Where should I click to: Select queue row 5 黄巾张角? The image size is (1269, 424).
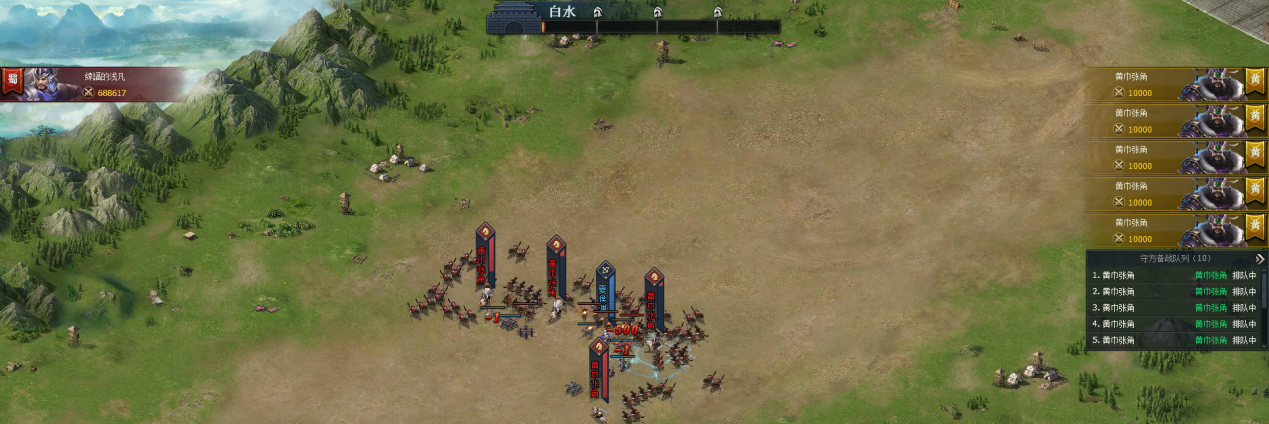(x=1170, y=340)
